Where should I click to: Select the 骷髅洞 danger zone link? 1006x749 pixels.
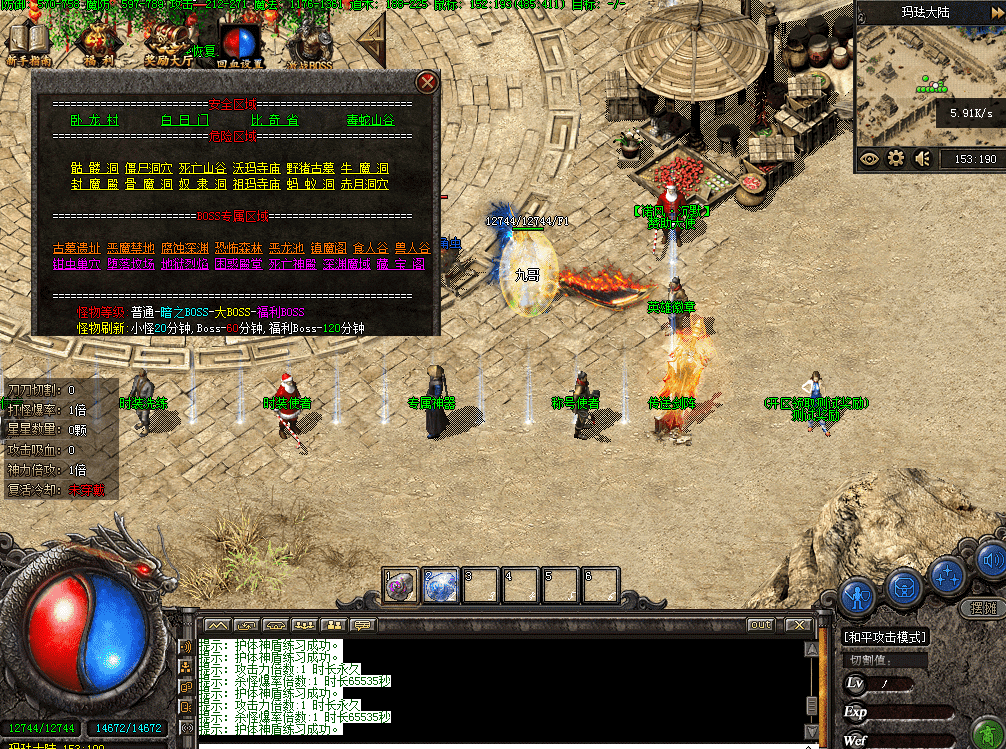[95, 168]
